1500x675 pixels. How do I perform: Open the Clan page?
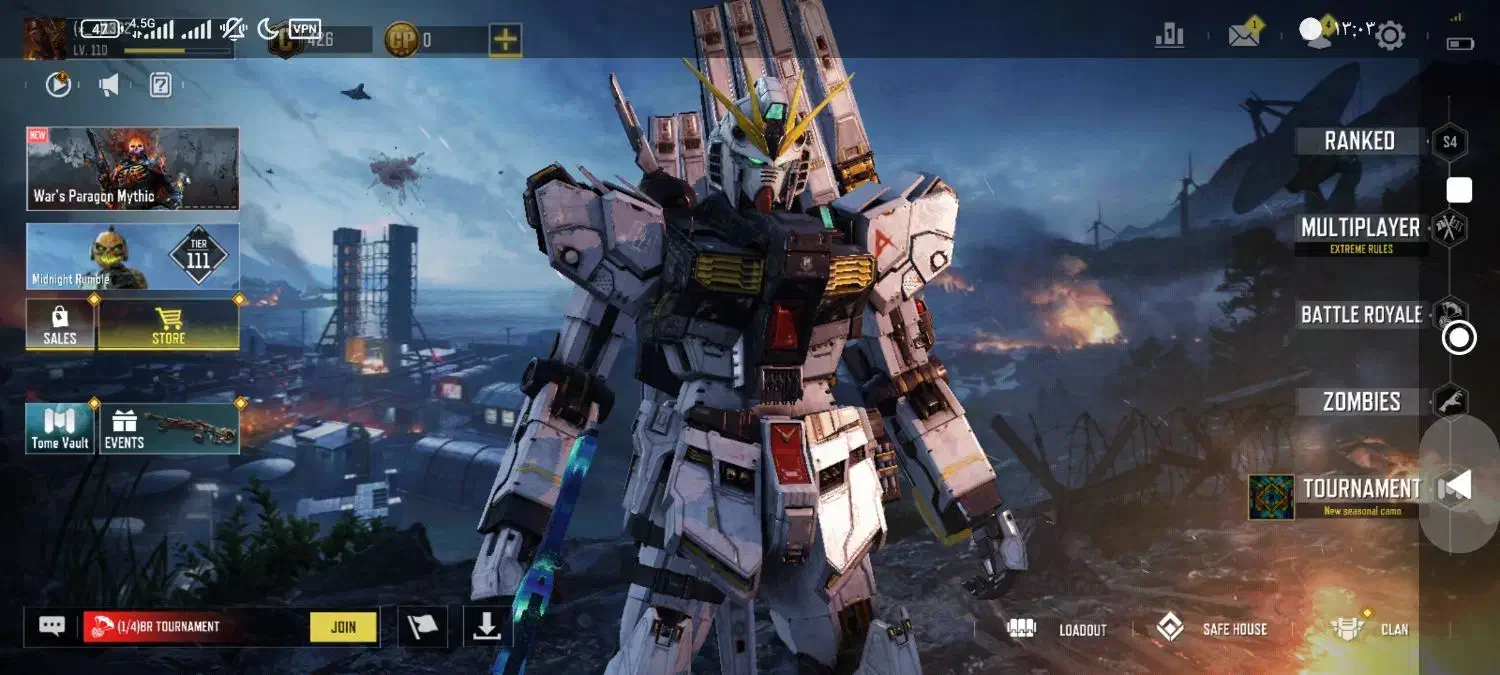pos(1372,629)
